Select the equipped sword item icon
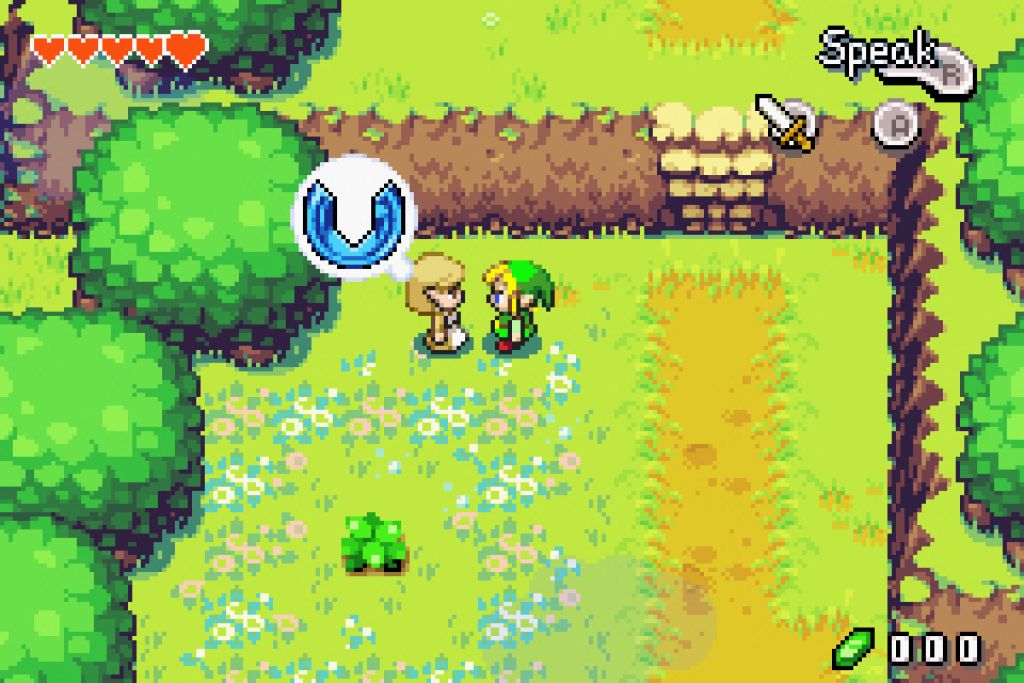Viewport: 1024px width, 683px height. click(x=785, y=123)
